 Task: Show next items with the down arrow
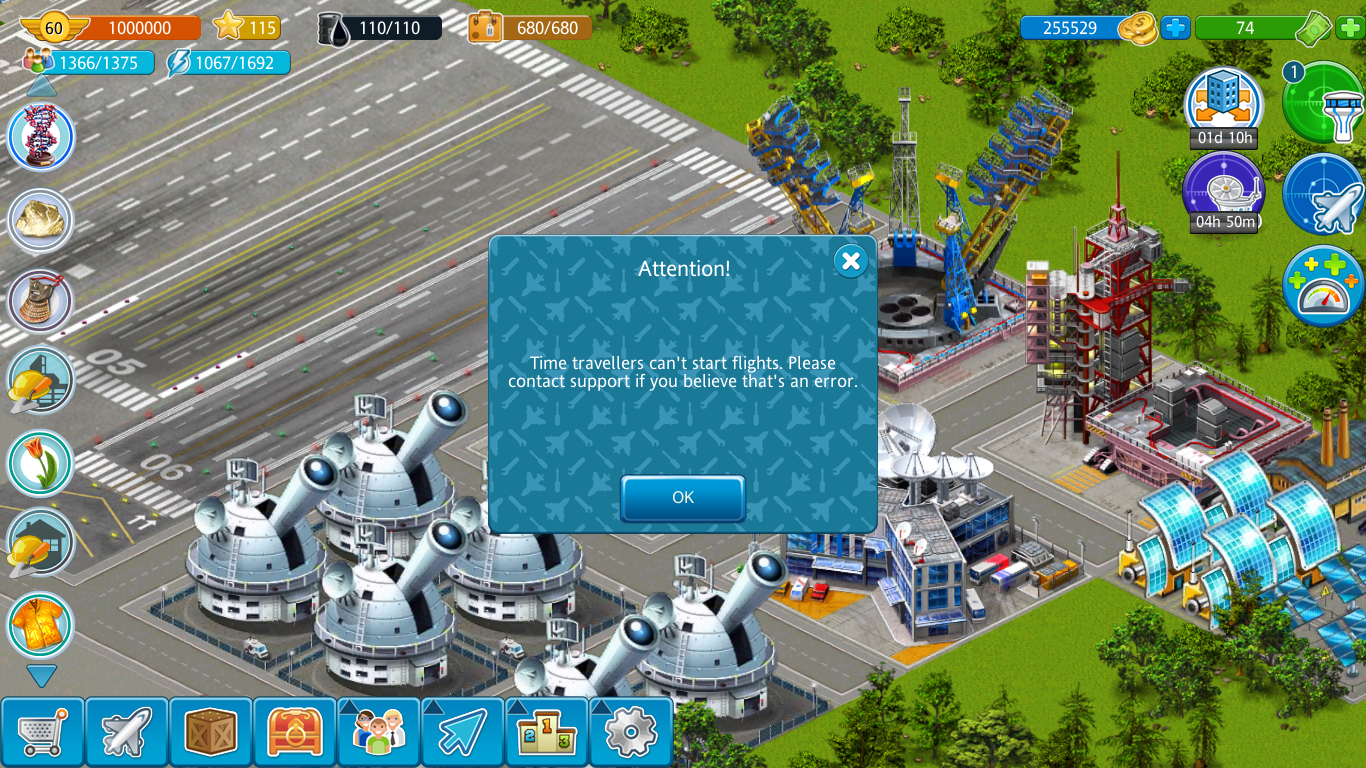41,677
